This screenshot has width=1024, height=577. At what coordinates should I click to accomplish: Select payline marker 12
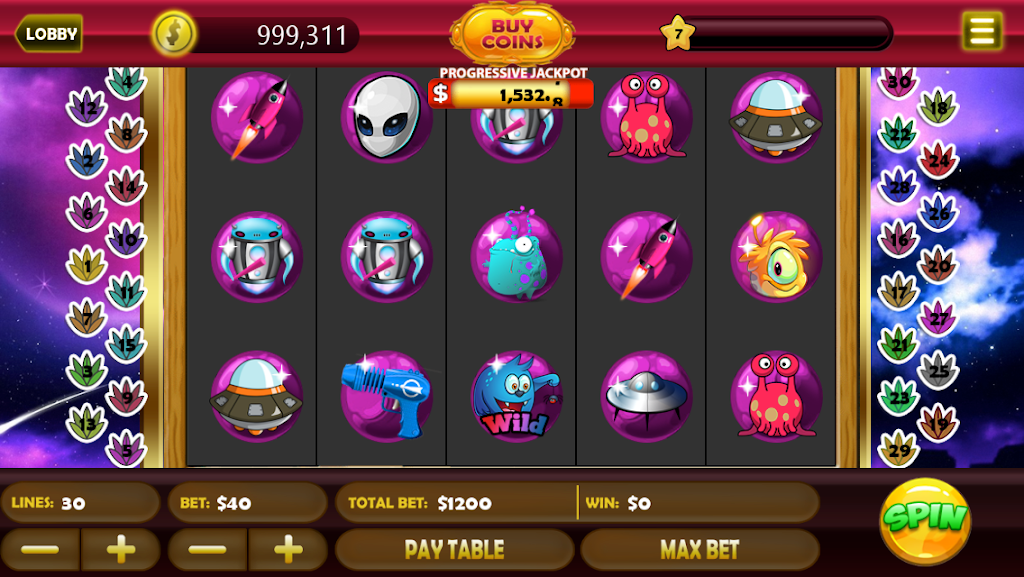[x=87, y=108]
